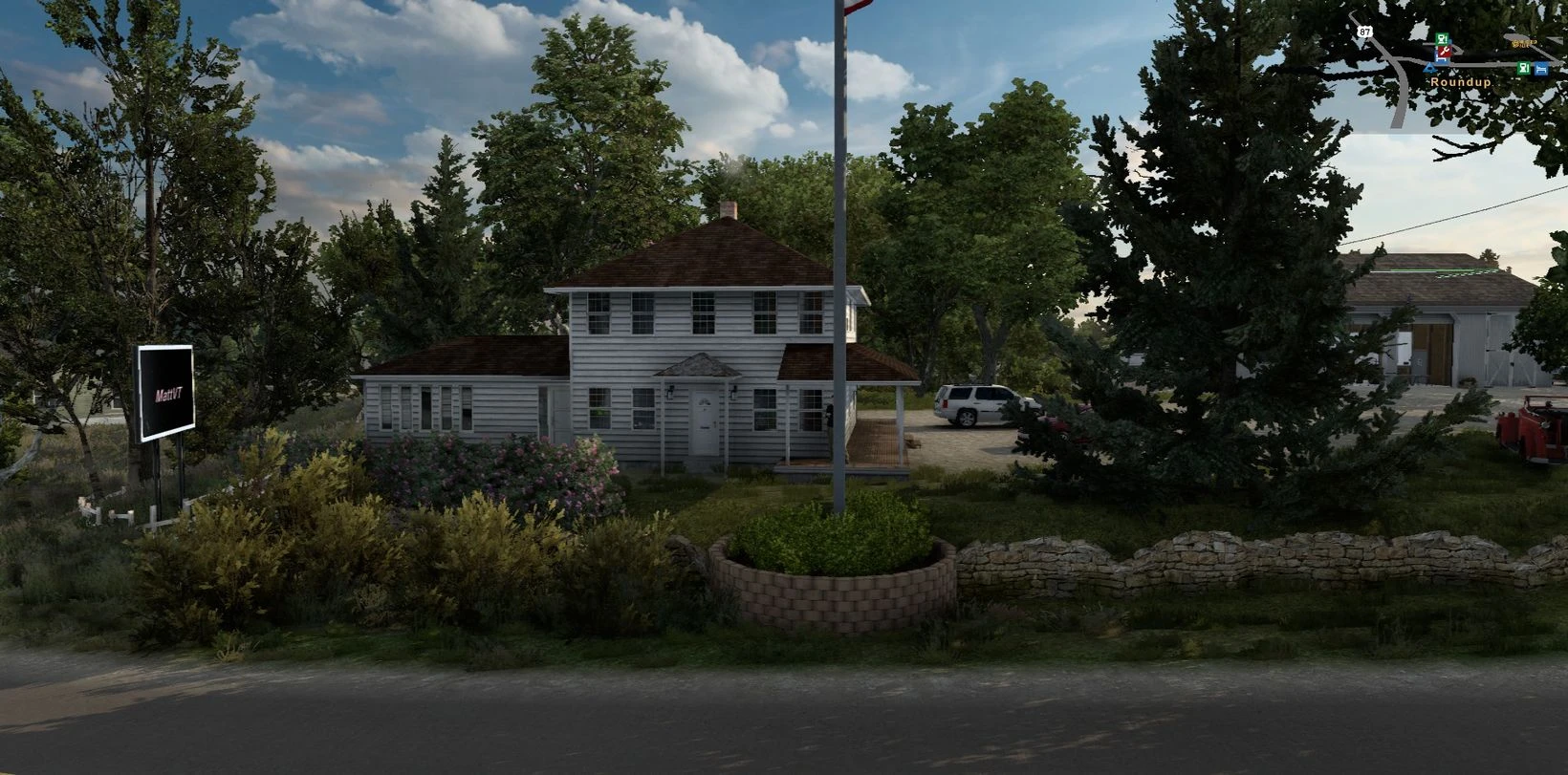
Task: Click the green gas station icon near minimap right edge
Action: tap(1524, 68)
